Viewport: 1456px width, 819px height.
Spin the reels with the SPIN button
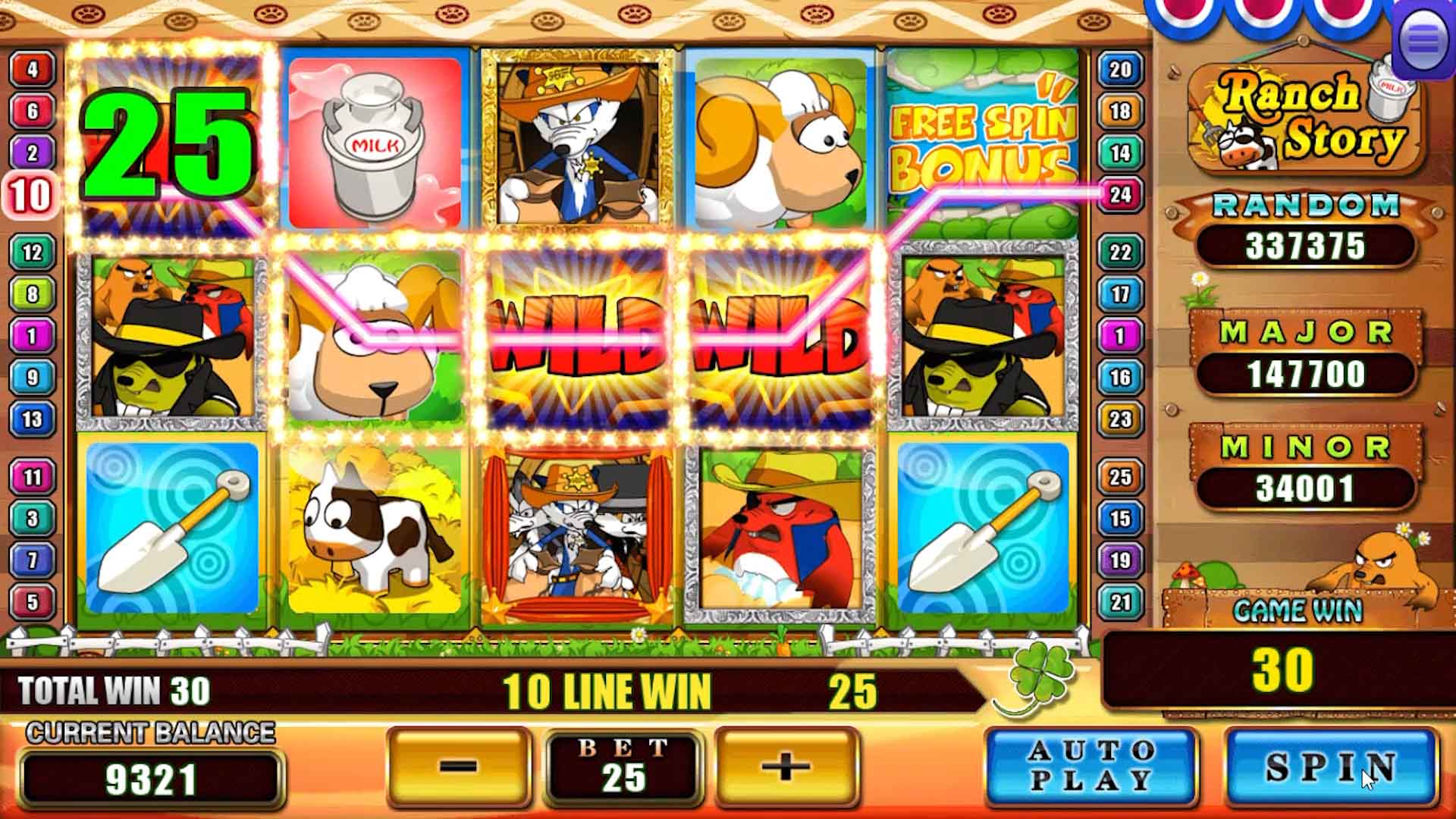click(1331, 767)
